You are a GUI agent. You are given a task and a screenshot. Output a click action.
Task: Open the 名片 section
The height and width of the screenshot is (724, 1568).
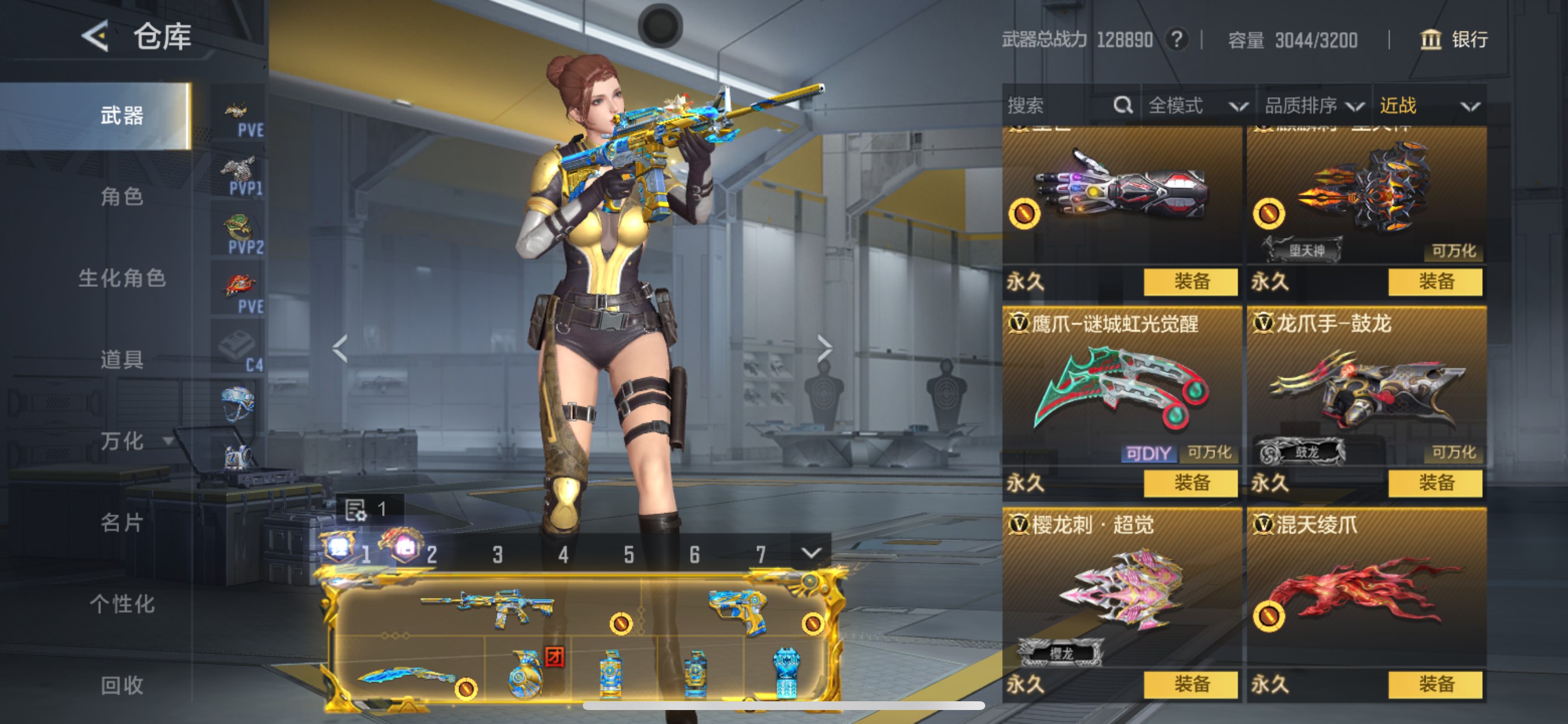pos(122,523)
